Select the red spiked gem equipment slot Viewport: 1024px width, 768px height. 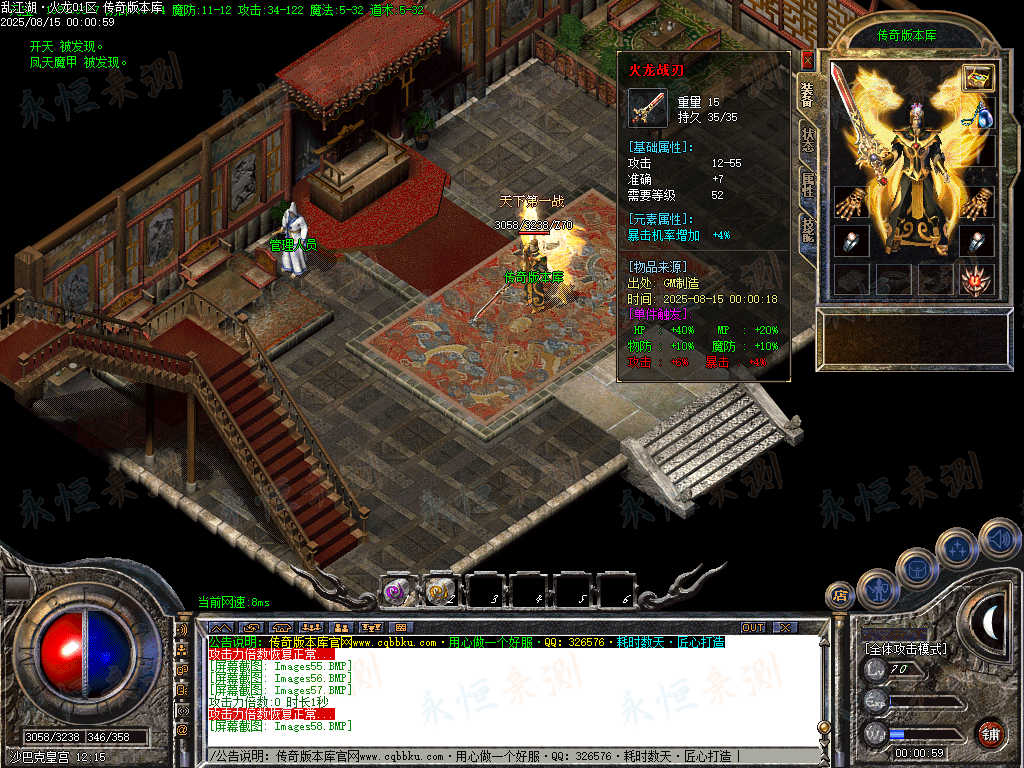[976, 280]
